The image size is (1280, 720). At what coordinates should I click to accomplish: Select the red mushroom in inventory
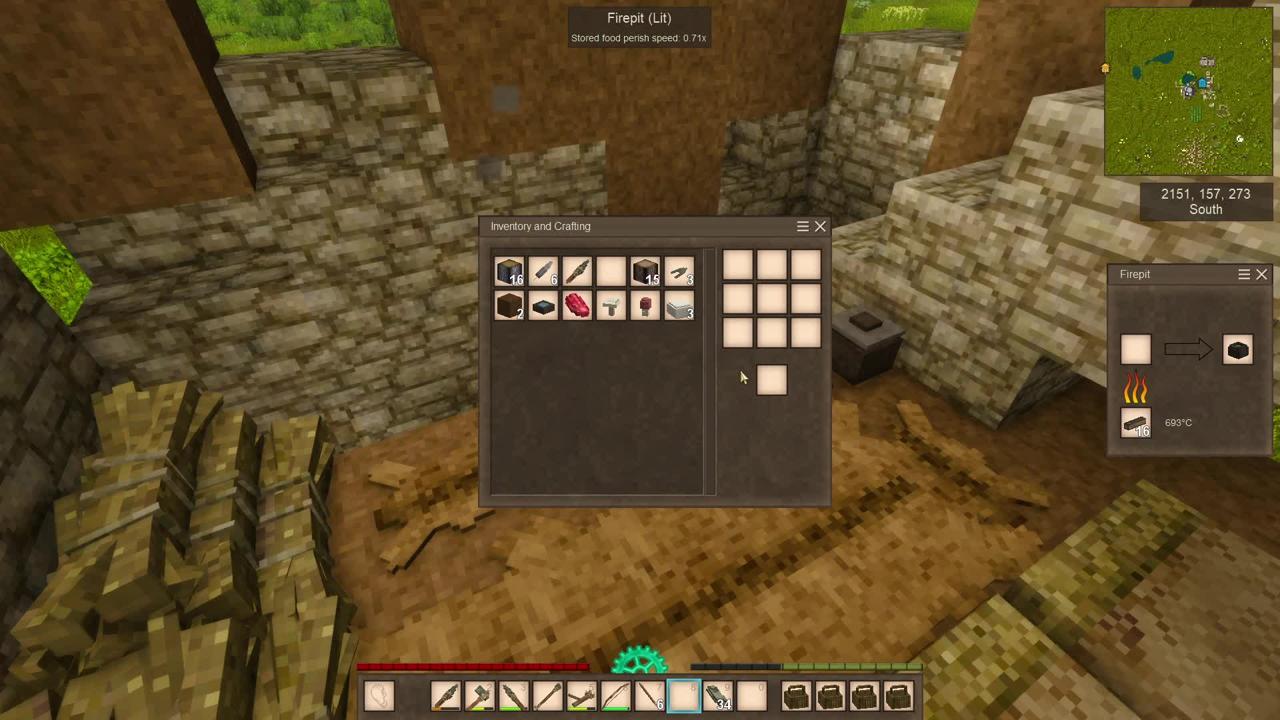tap(645, 306)
